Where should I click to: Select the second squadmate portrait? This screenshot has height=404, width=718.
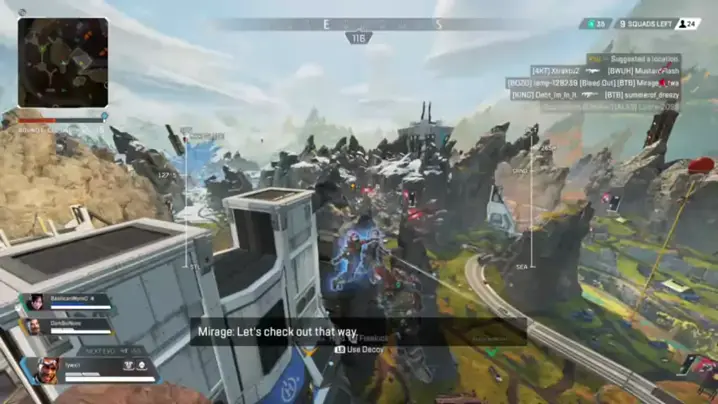click(x=34, y=326)
